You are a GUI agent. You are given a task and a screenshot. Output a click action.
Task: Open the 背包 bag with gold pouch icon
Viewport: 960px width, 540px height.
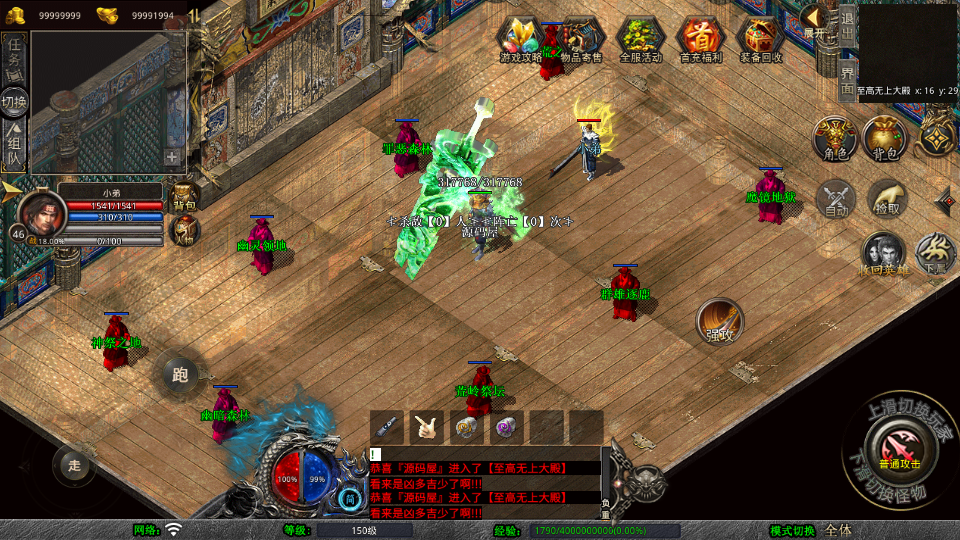[885, 139]
